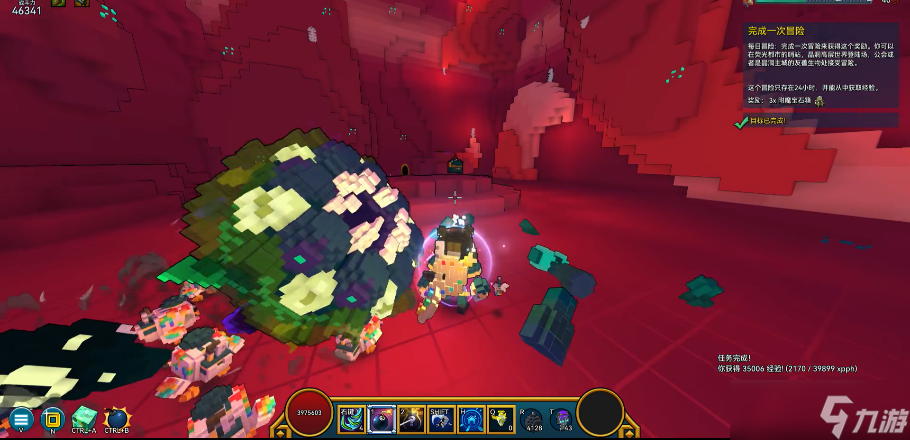Select the T item slot beside the empty orb
The image size is (910, 440).
(561, 418)
